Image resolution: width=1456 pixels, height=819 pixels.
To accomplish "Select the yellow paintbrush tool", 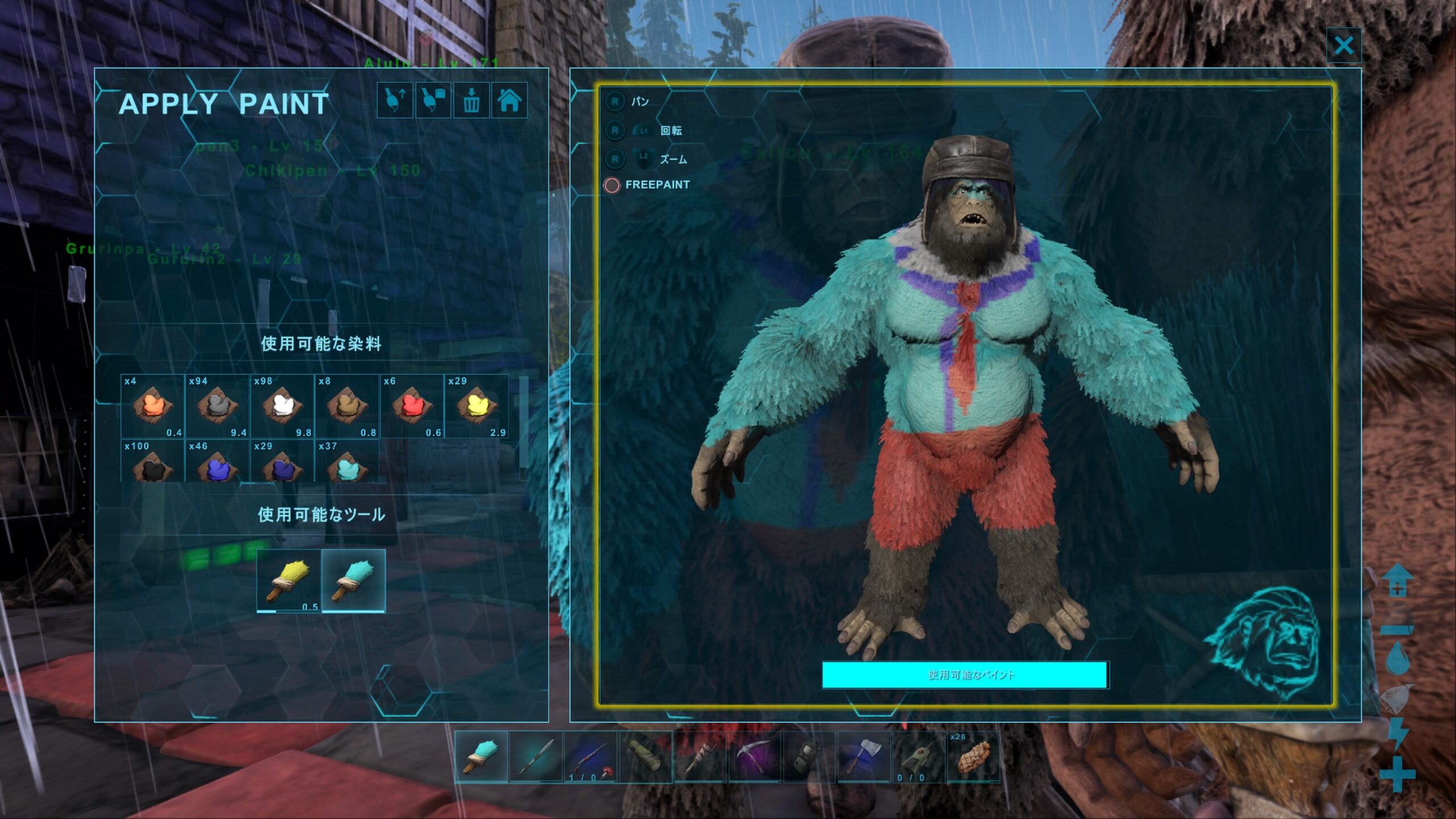I will 289,581.
